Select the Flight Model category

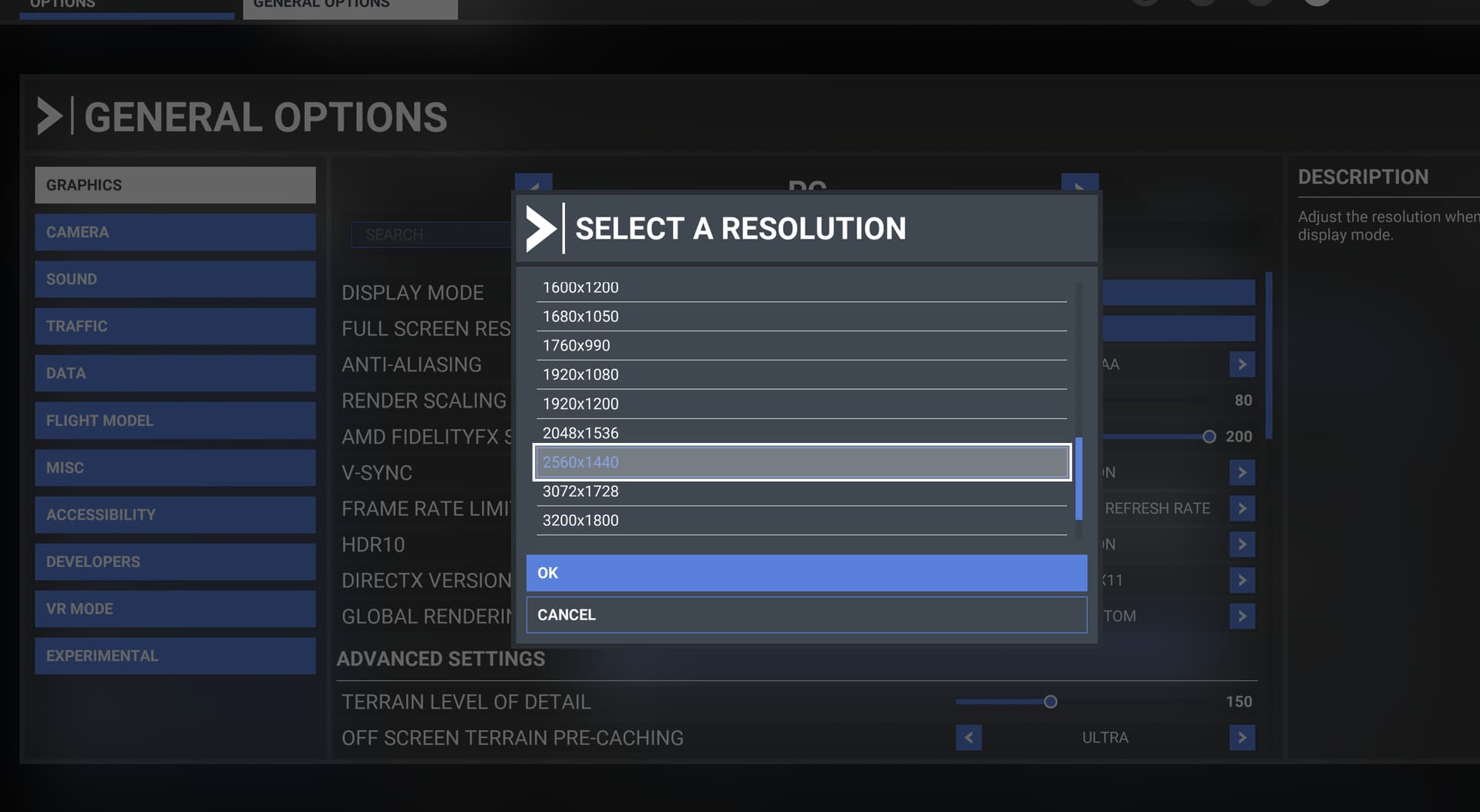[x=175, y=421]
